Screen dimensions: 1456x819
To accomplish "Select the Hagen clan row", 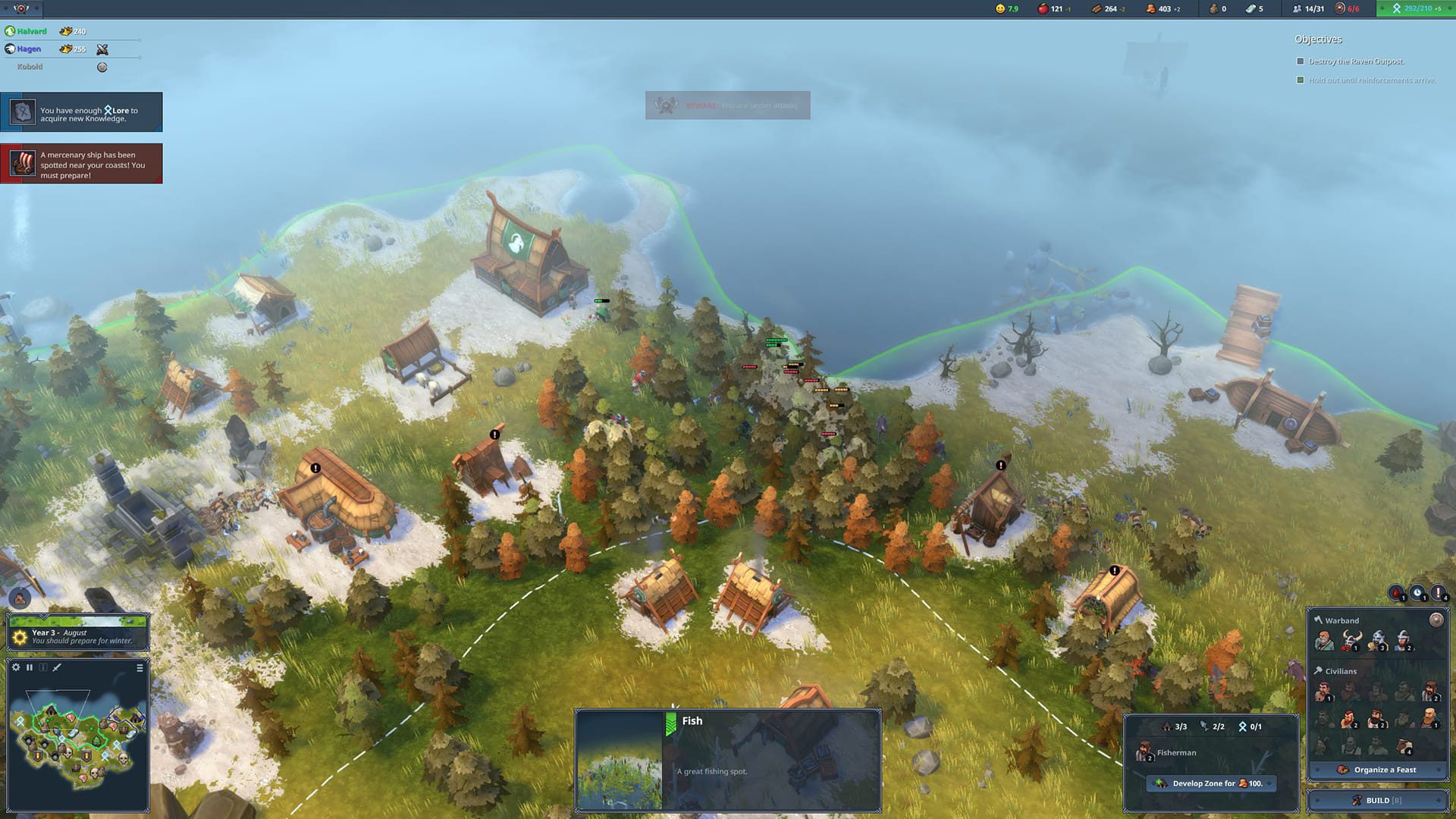I will pos(29,49).
